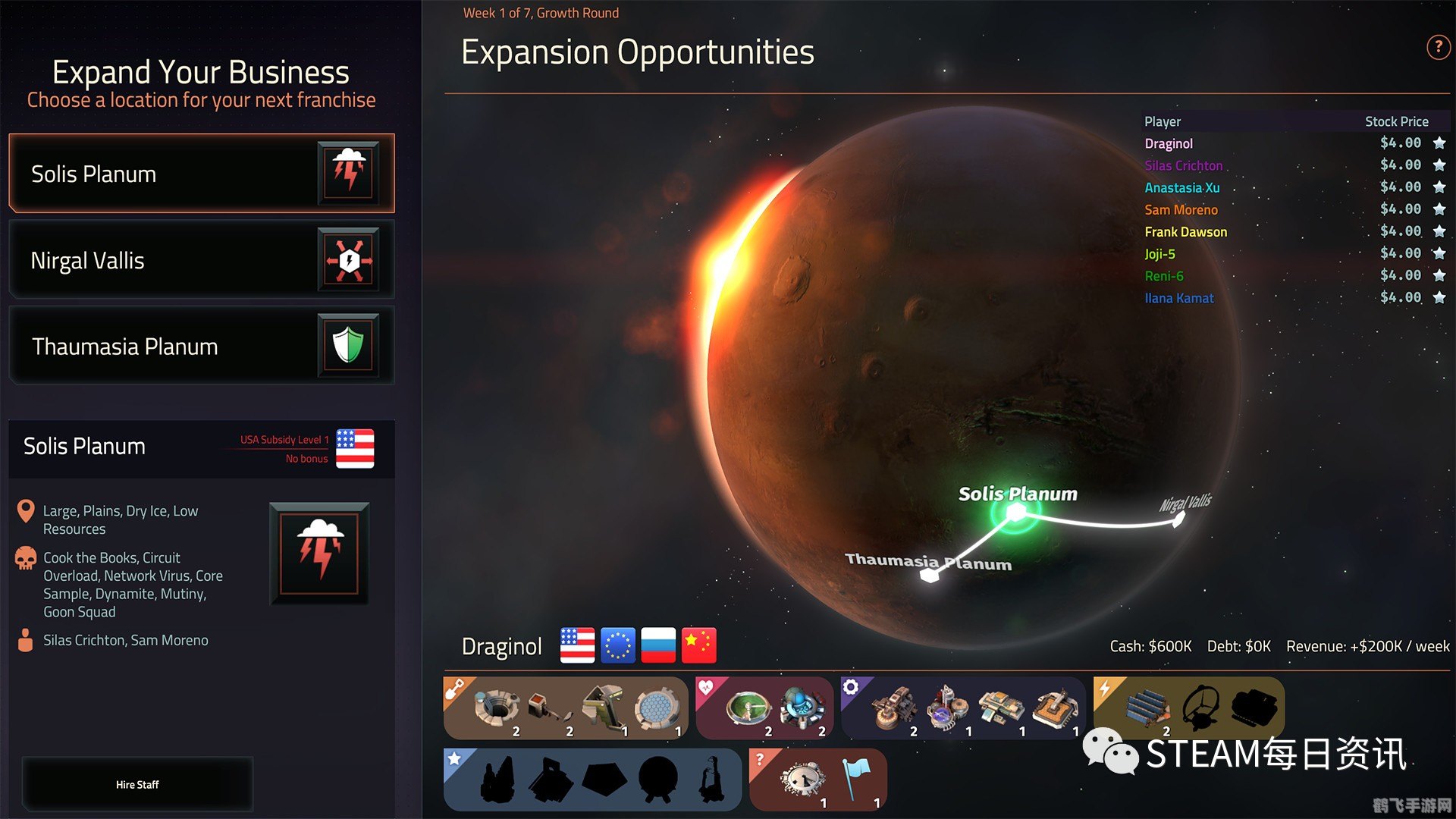Toggle the EU flag for Draginol
Viewport: 1456px width, 819px height.
tap(617, 645)
